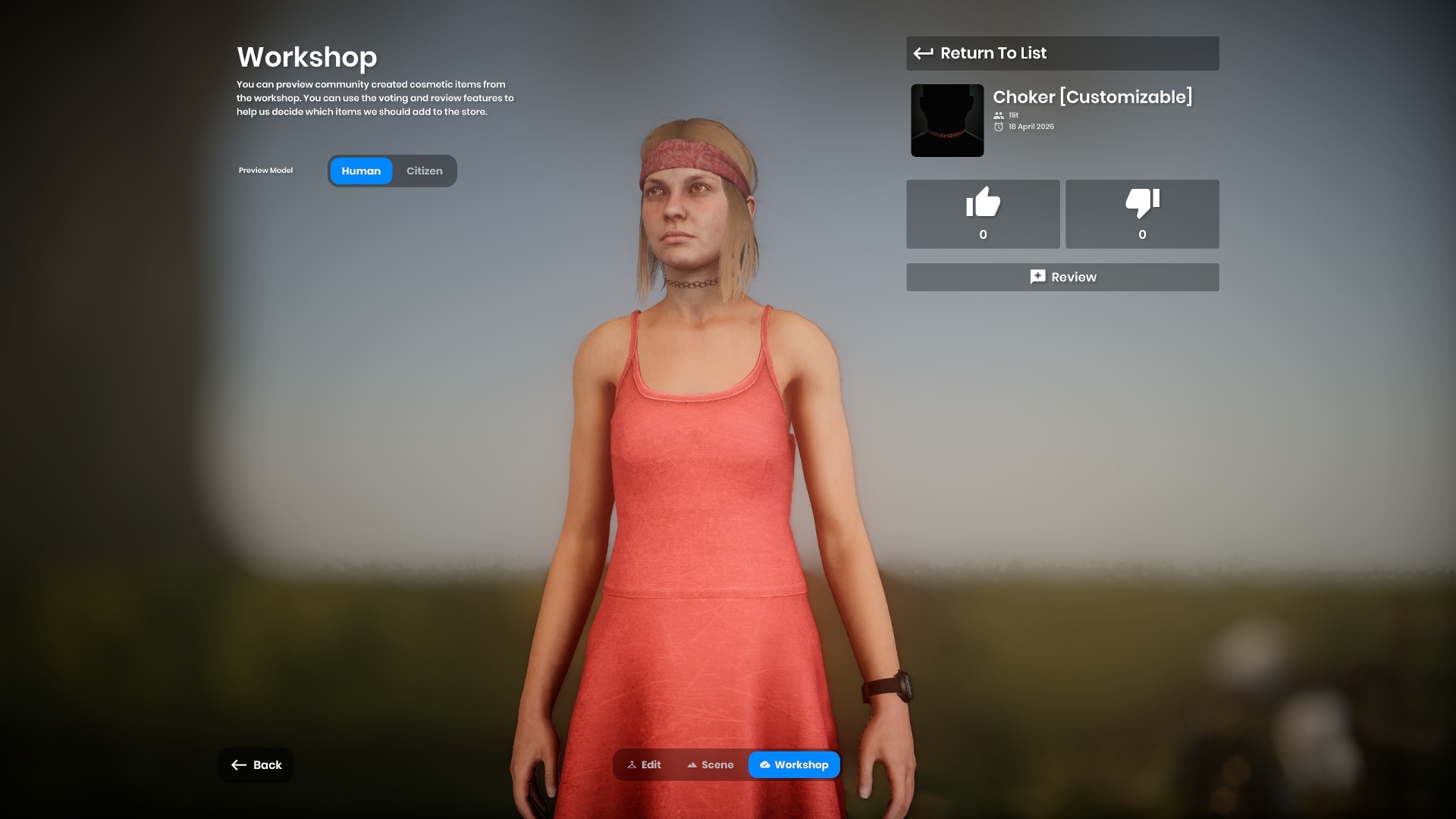Select the Workshop tab
Screen dimensions: 1456x819
(794, 764)
